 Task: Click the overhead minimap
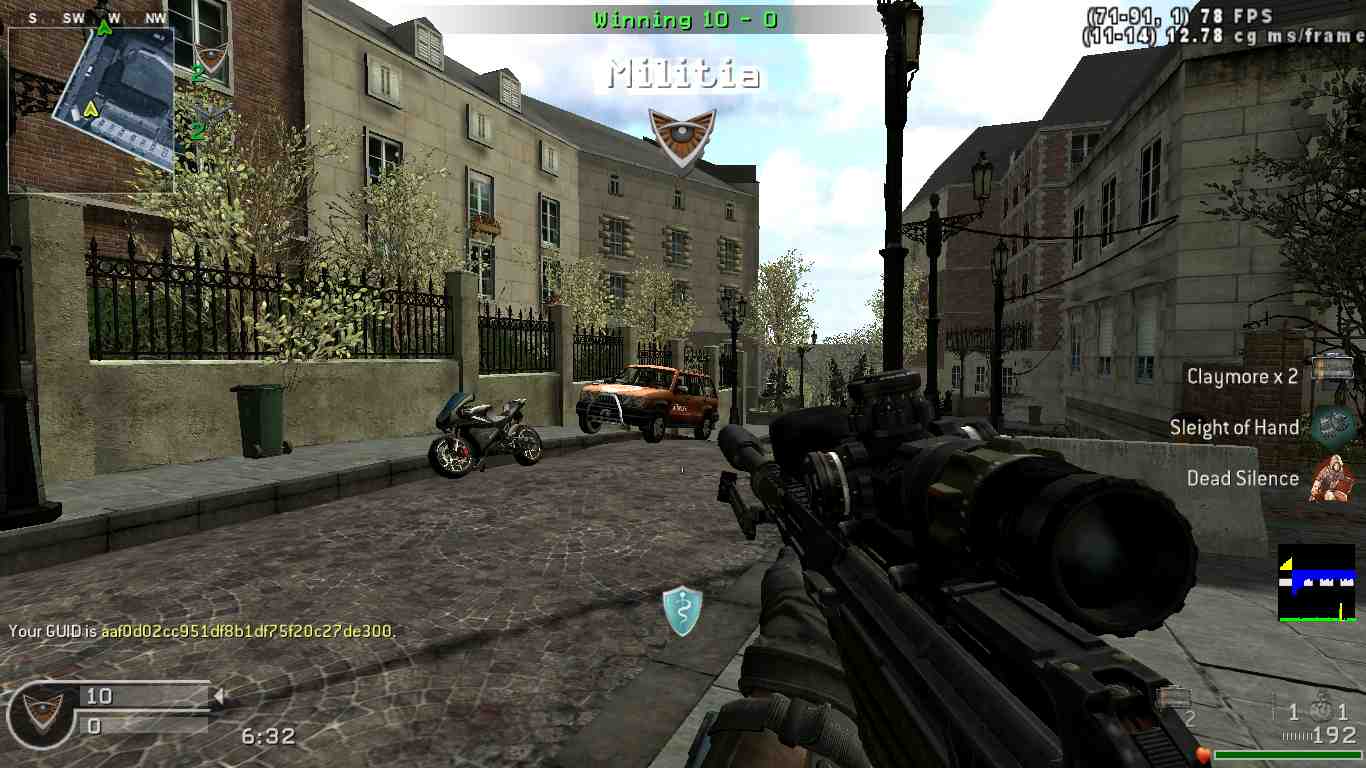(x=92, y=109)
